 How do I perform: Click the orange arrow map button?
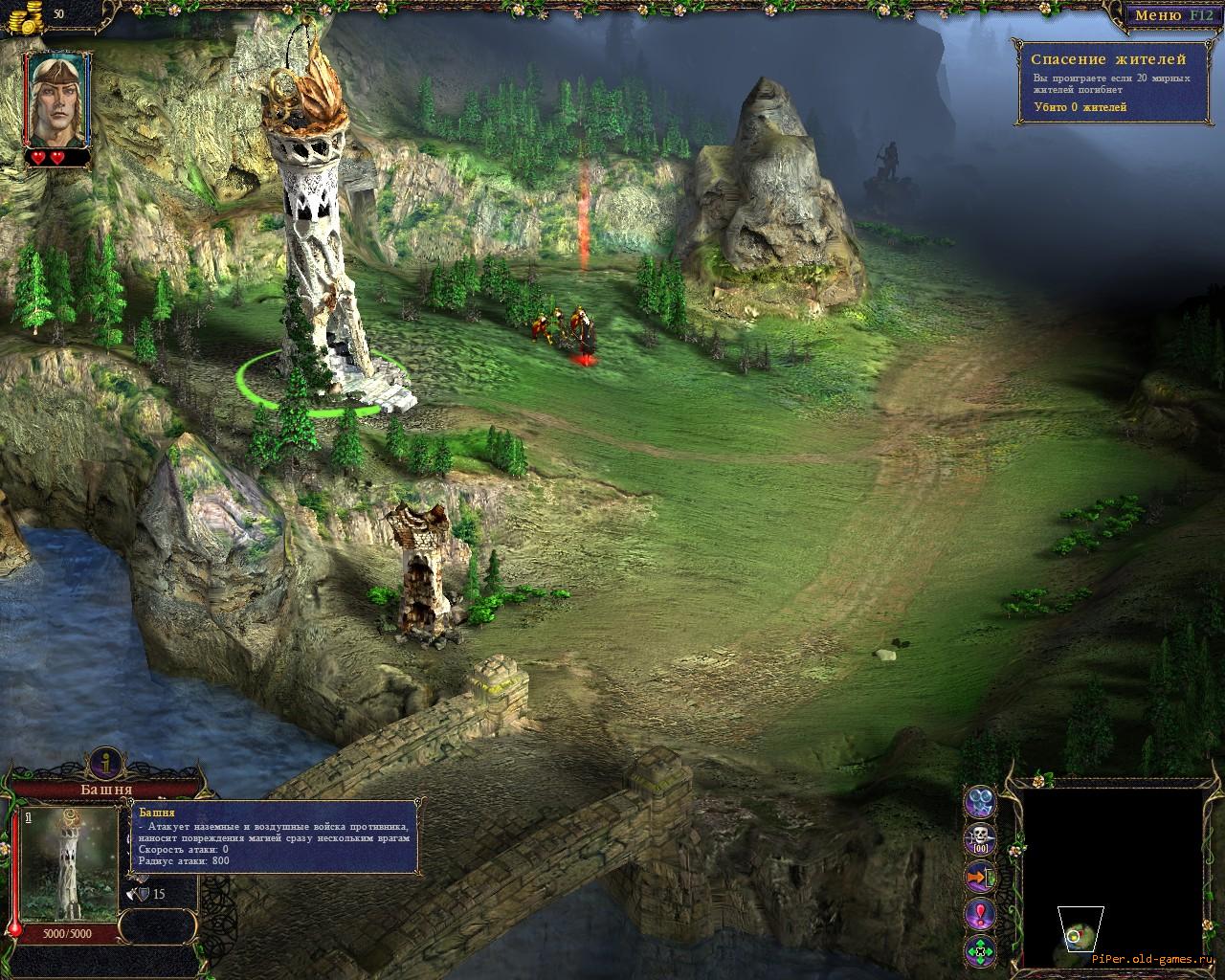tap(980, 877)
